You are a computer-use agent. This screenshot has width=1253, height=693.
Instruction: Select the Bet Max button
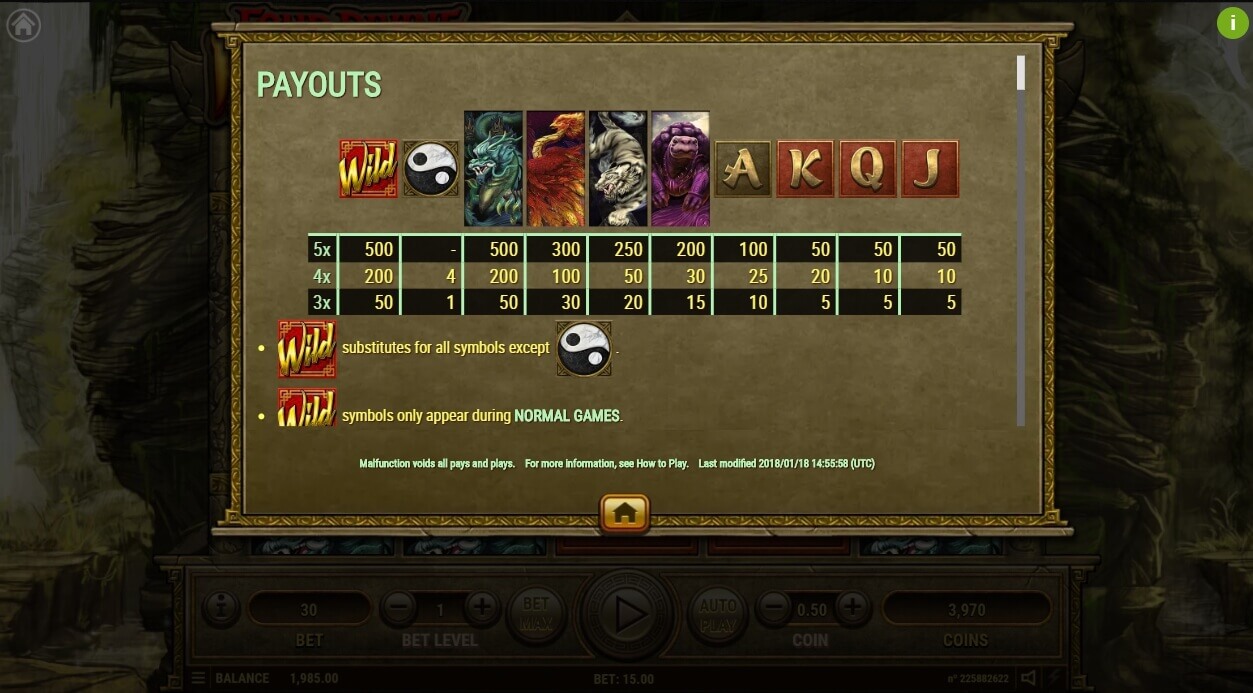click(x=536, y=612)
